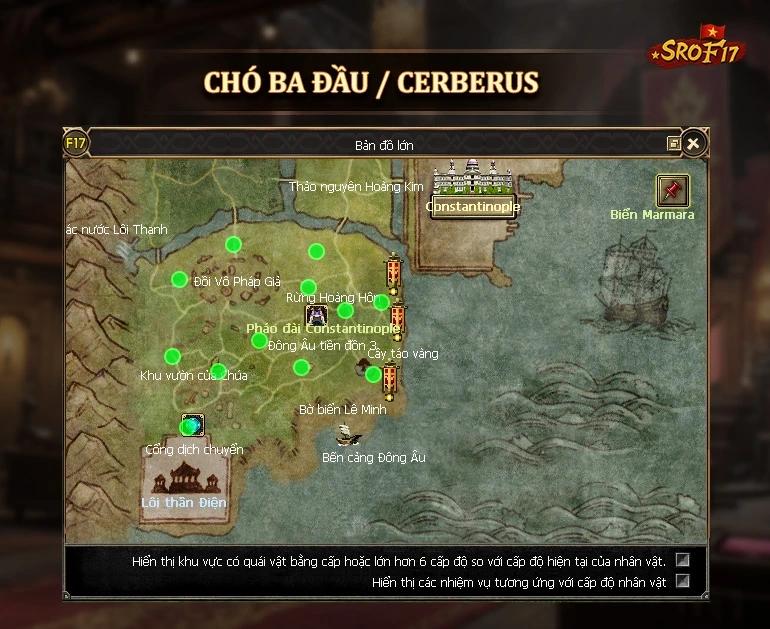This screenshot has width=770, height=629.
Task: Click the red pushpin map icon
Action: tap(672, 190)
